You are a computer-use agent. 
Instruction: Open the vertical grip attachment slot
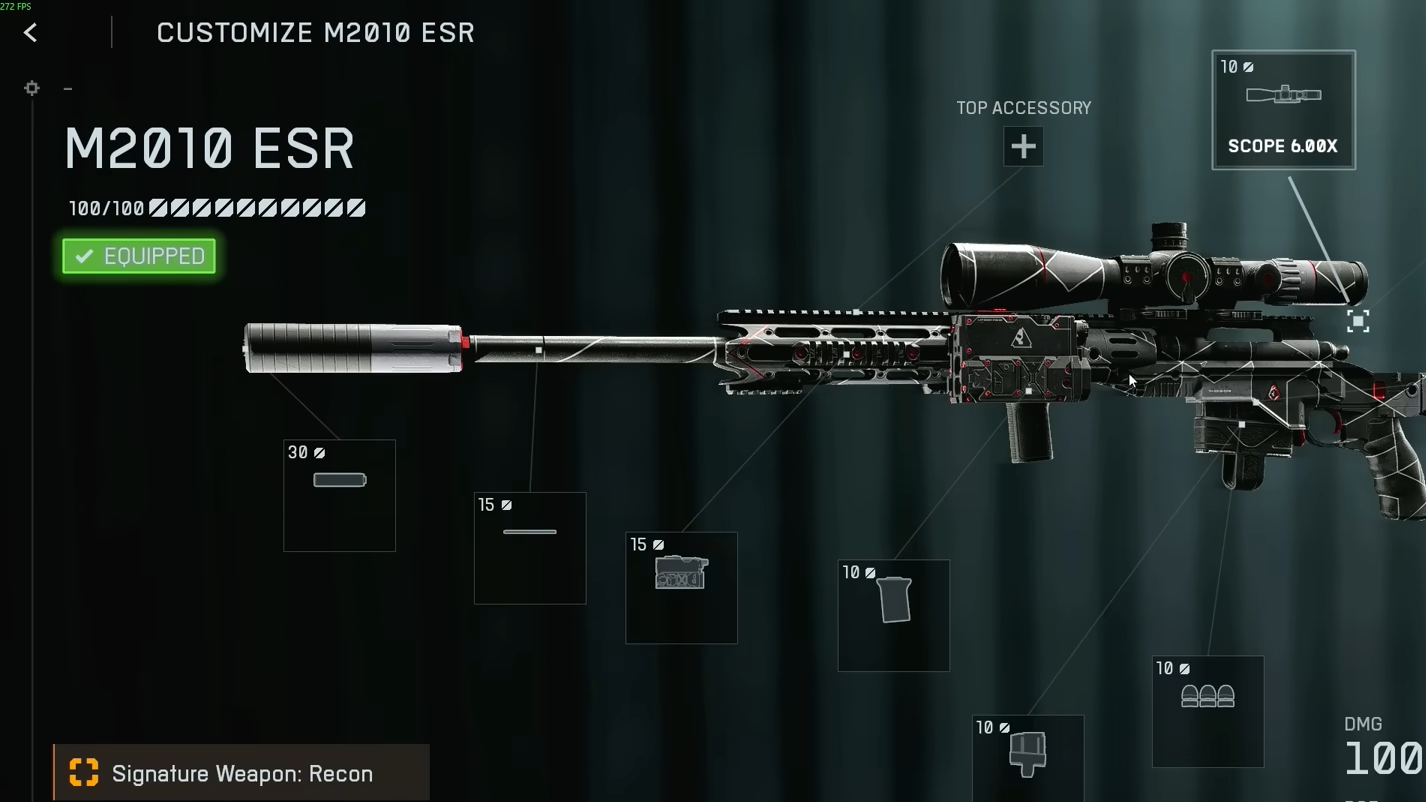click(x=893, y=615)
